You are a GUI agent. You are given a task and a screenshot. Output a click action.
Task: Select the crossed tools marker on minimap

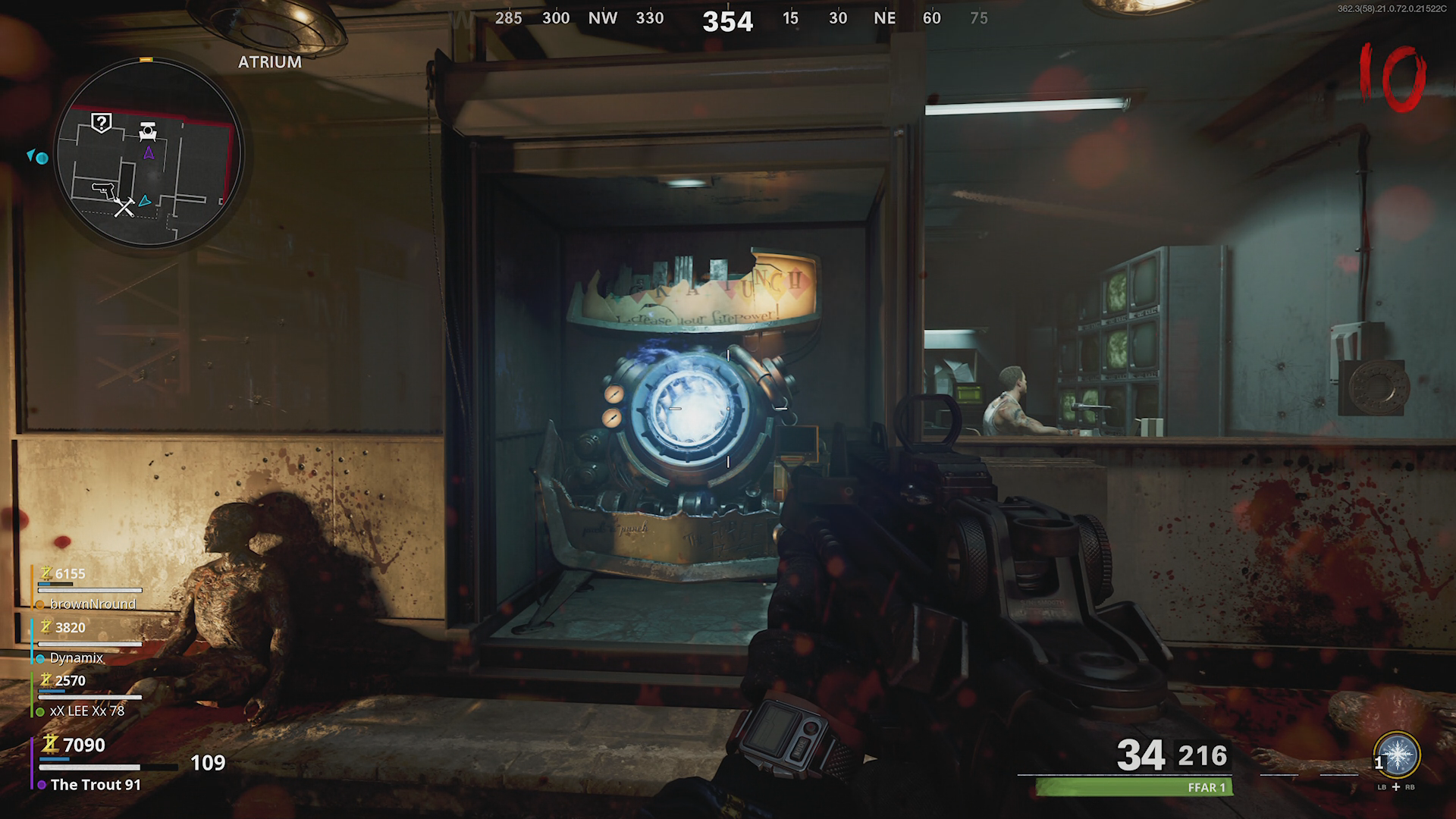click(124, 206)
